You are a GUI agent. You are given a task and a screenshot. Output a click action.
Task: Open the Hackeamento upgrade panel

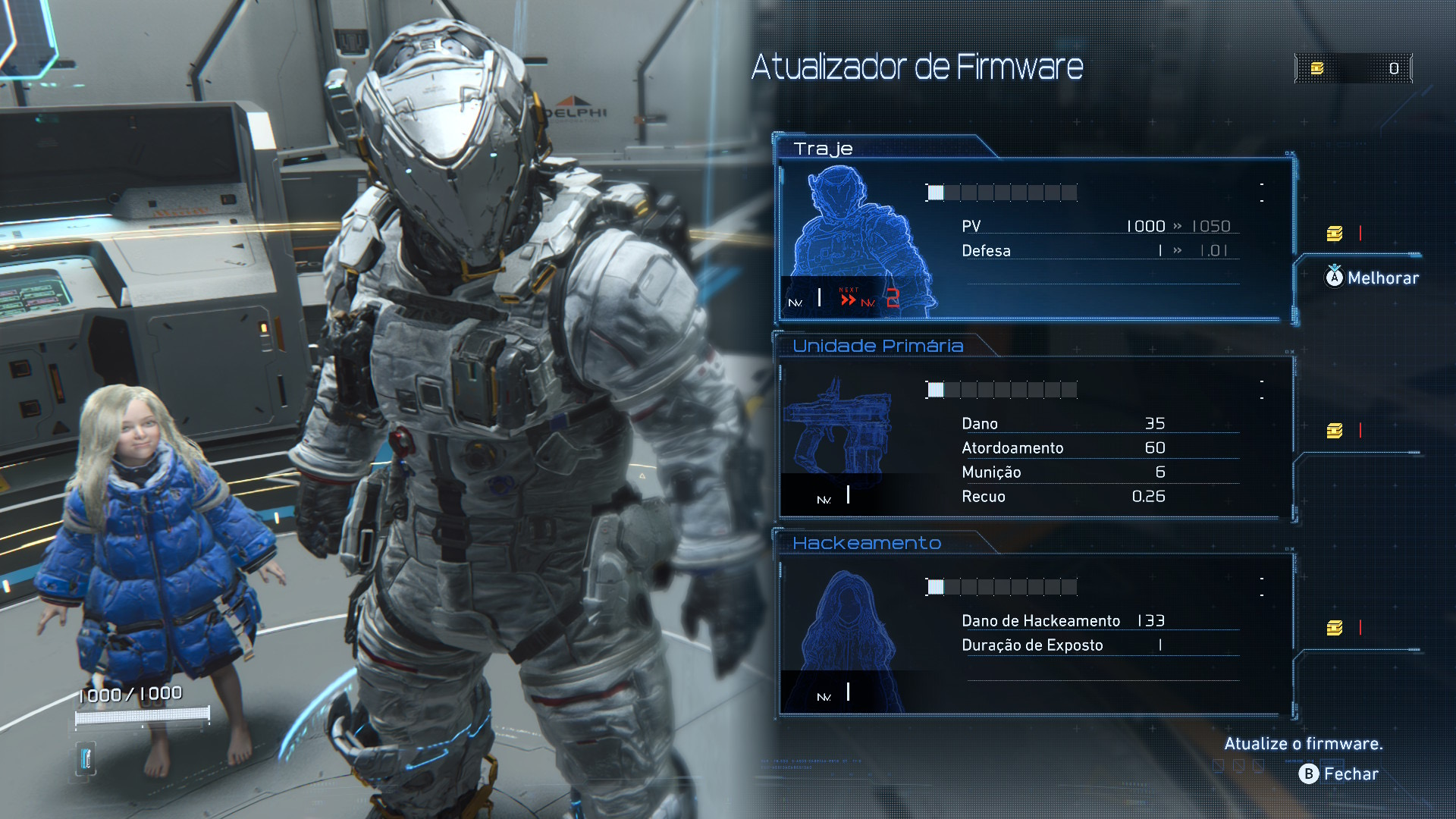(x=1035, y=635)
